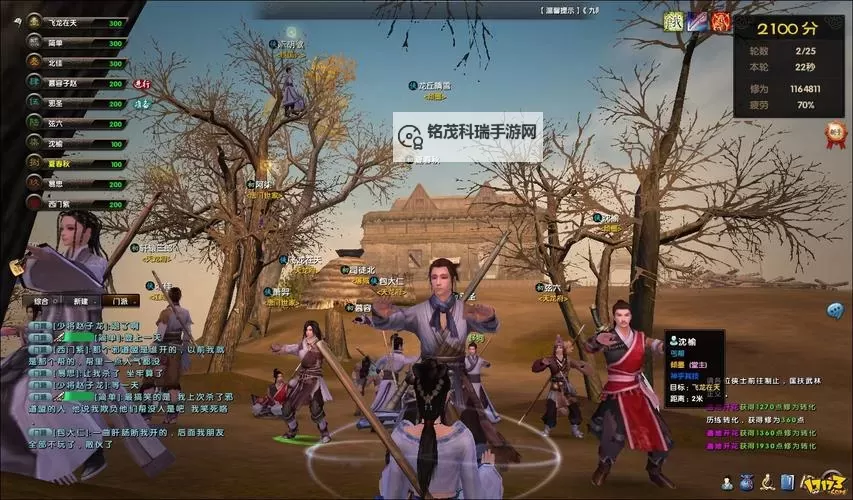Click the round blue chat-bubble button

835,311
